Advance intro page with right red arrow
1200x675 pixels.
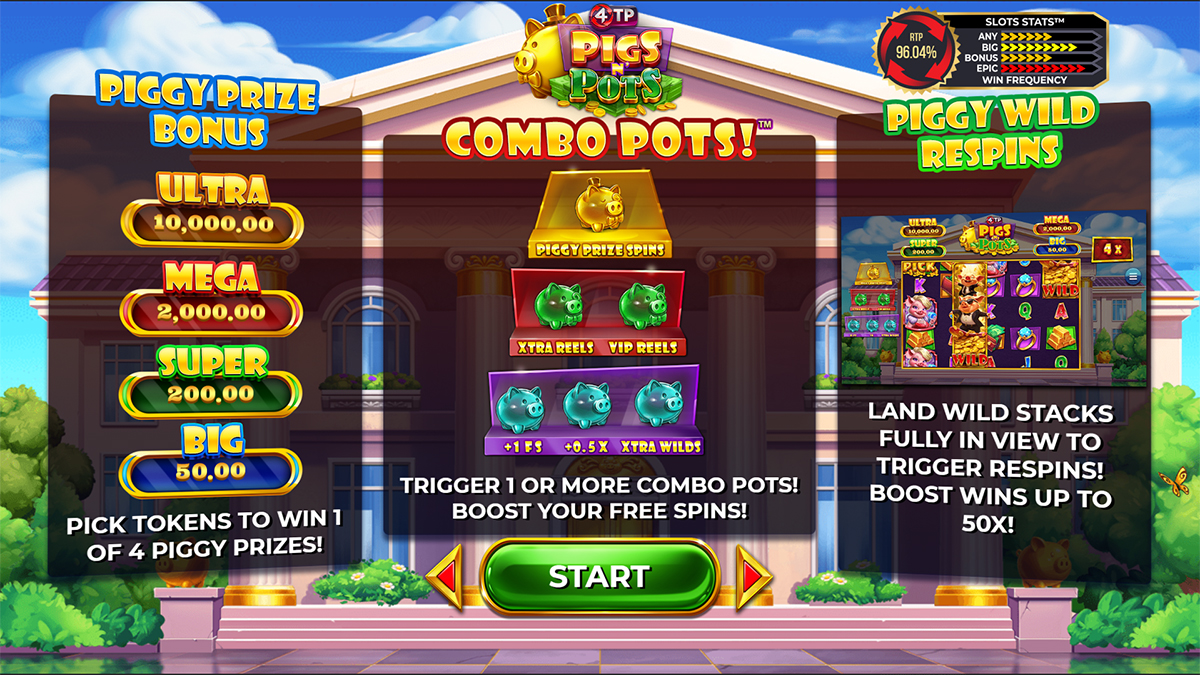[753, 577]
